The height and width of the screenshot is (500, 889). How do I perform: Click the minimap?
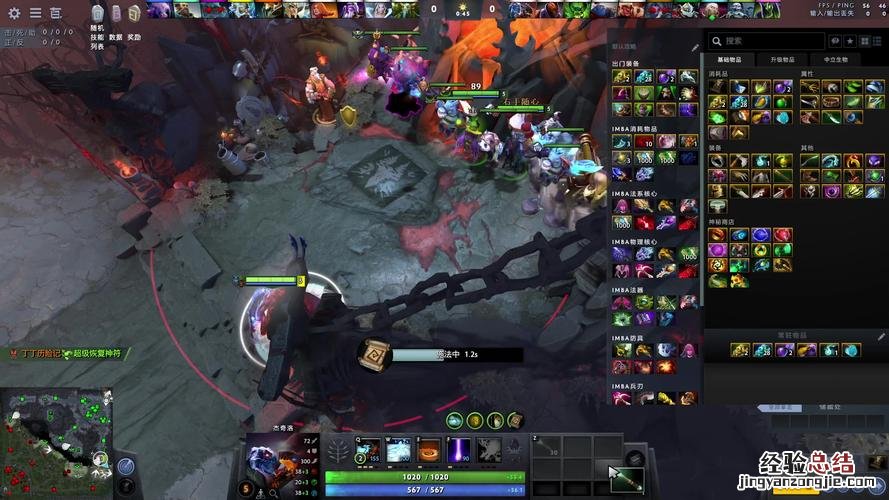point(55,442)
